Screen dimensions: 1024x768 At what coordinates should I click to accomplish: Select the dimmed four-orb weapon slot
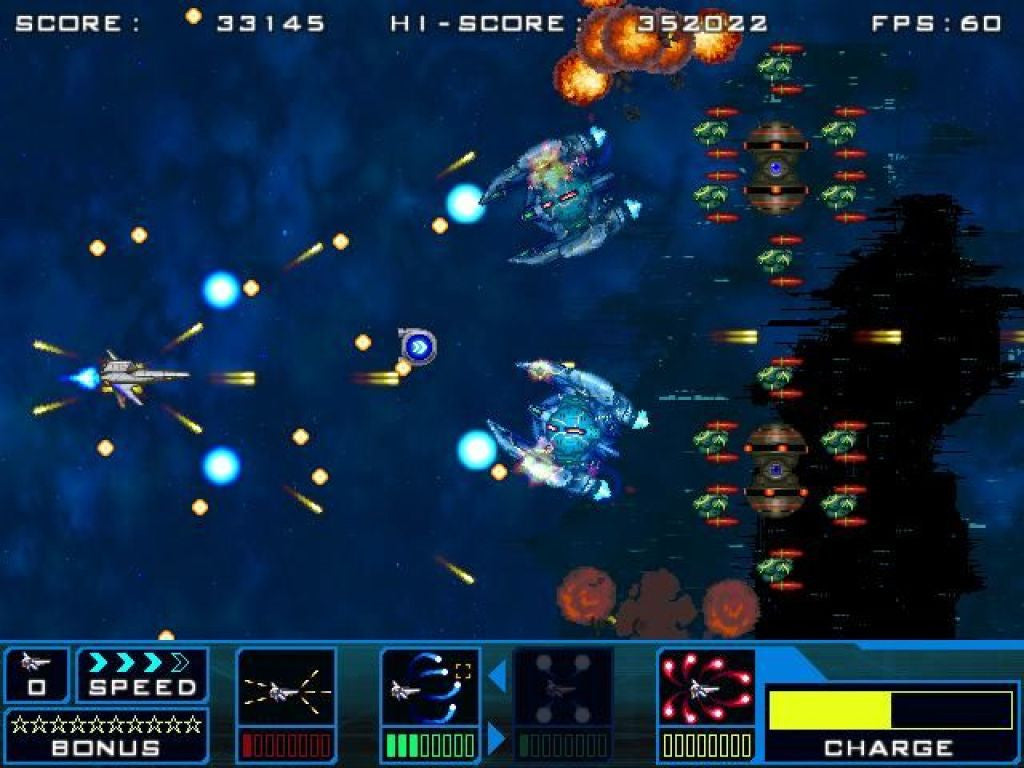coord(562,688)
